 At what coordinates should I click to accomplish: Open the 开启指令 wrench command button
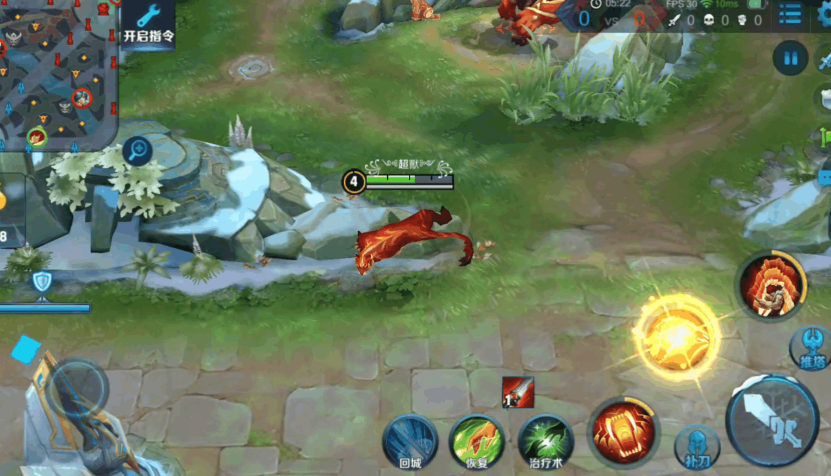pos(148,24)
